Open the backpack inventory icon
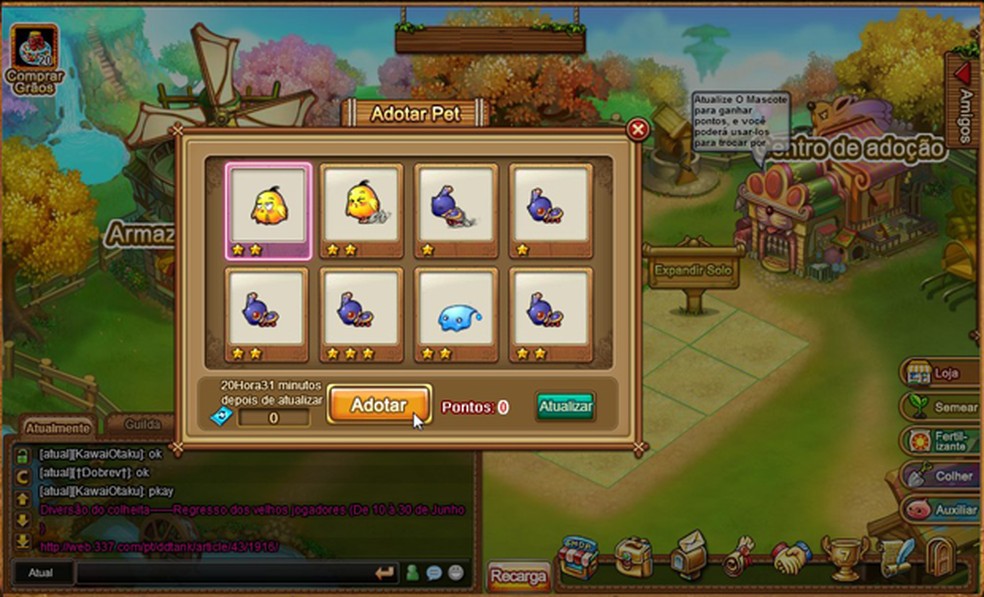 pos(633,559)
